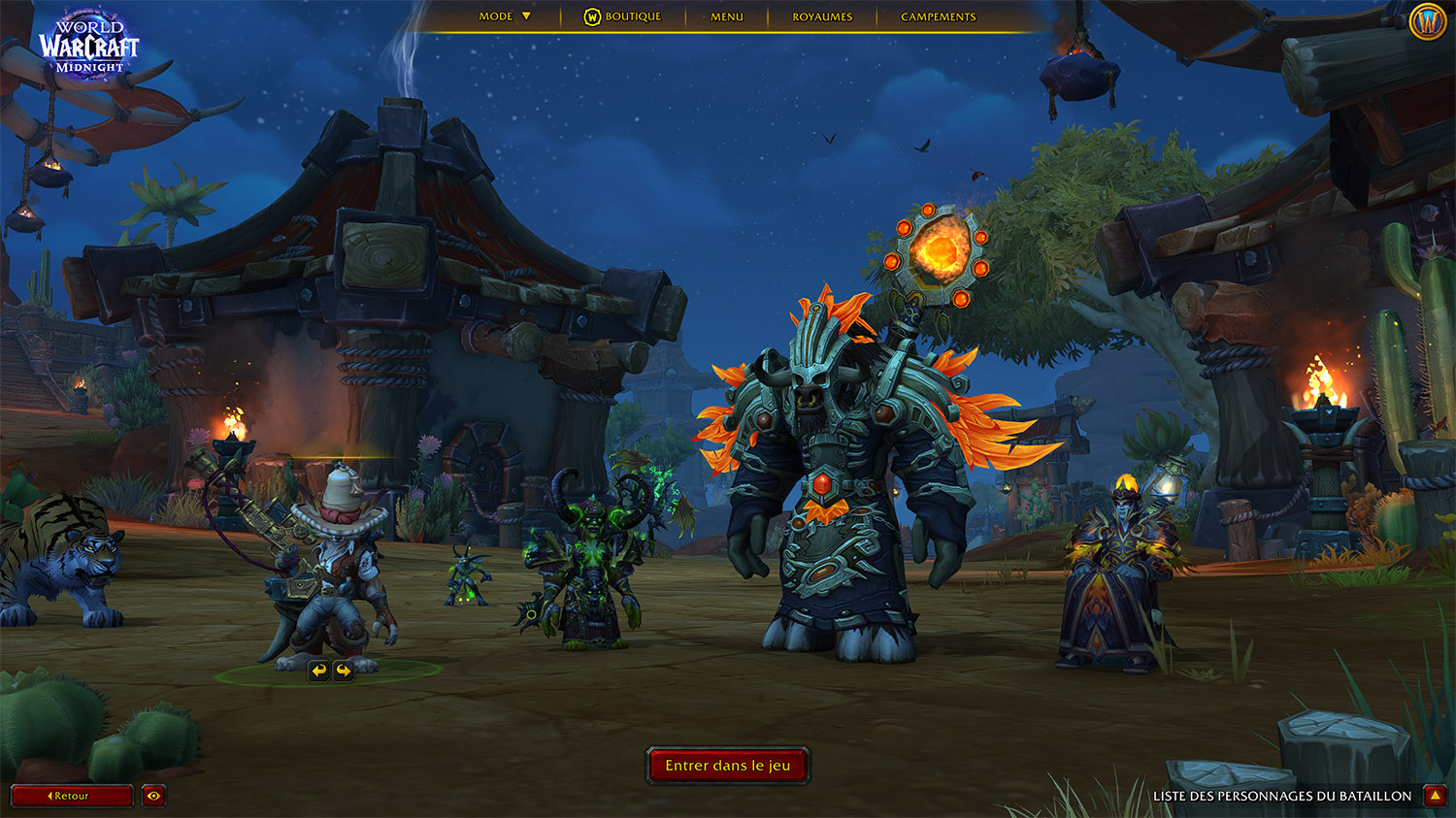The height and width of the screenshot is (818, 1456).
Task: Open the Campements selector
Action: coord(938,16)
